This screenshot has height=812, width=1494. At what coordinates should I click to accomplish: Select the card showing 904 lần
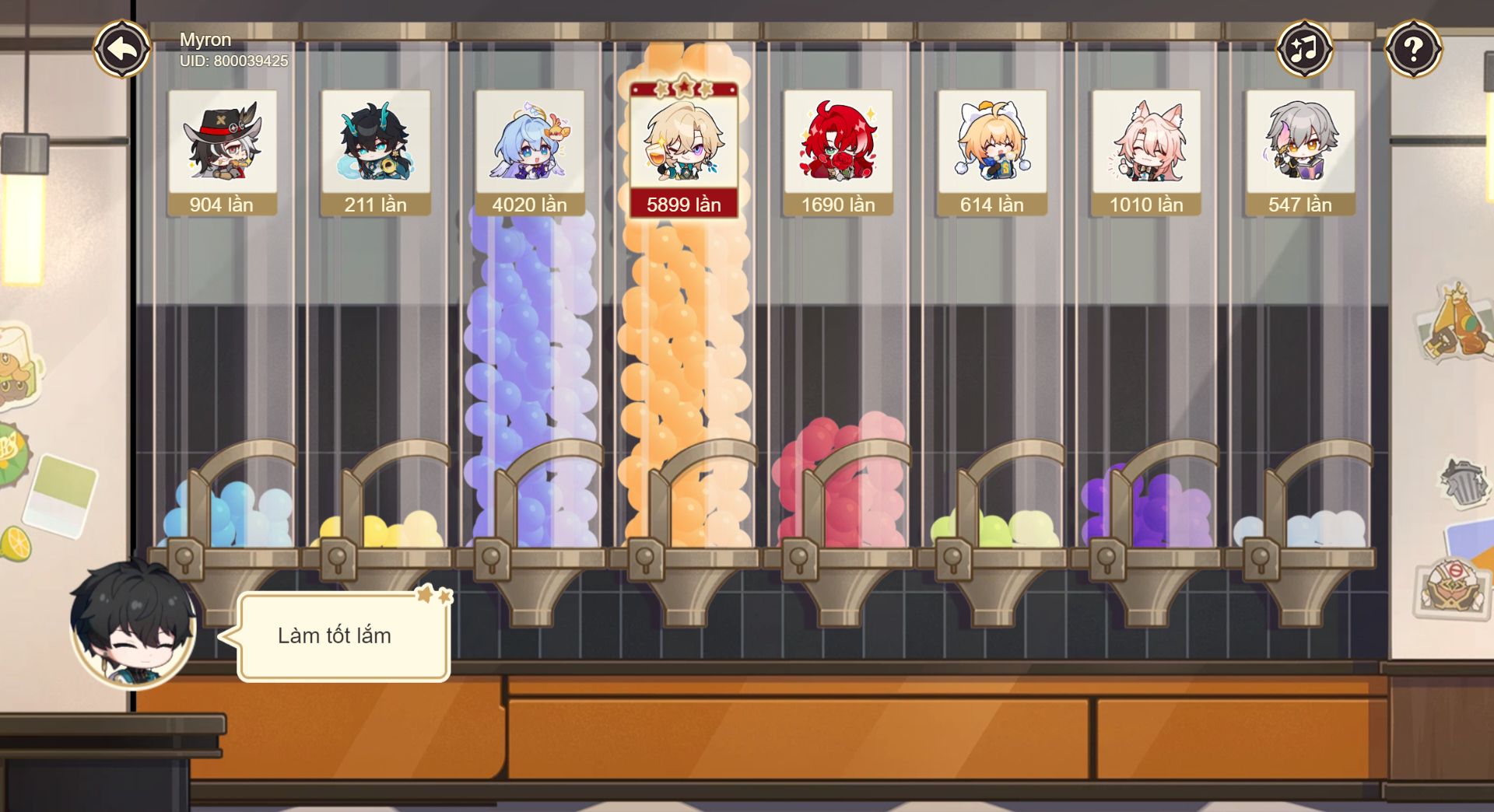point(222,152)
